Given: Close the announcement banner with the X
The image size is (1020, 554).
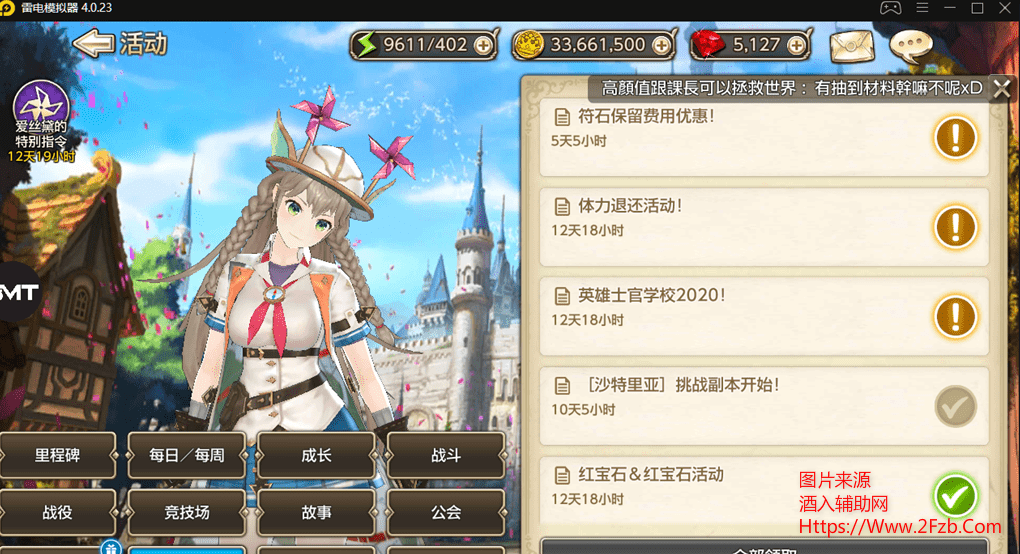Looking at the screenshot, I should (1001, 88).
